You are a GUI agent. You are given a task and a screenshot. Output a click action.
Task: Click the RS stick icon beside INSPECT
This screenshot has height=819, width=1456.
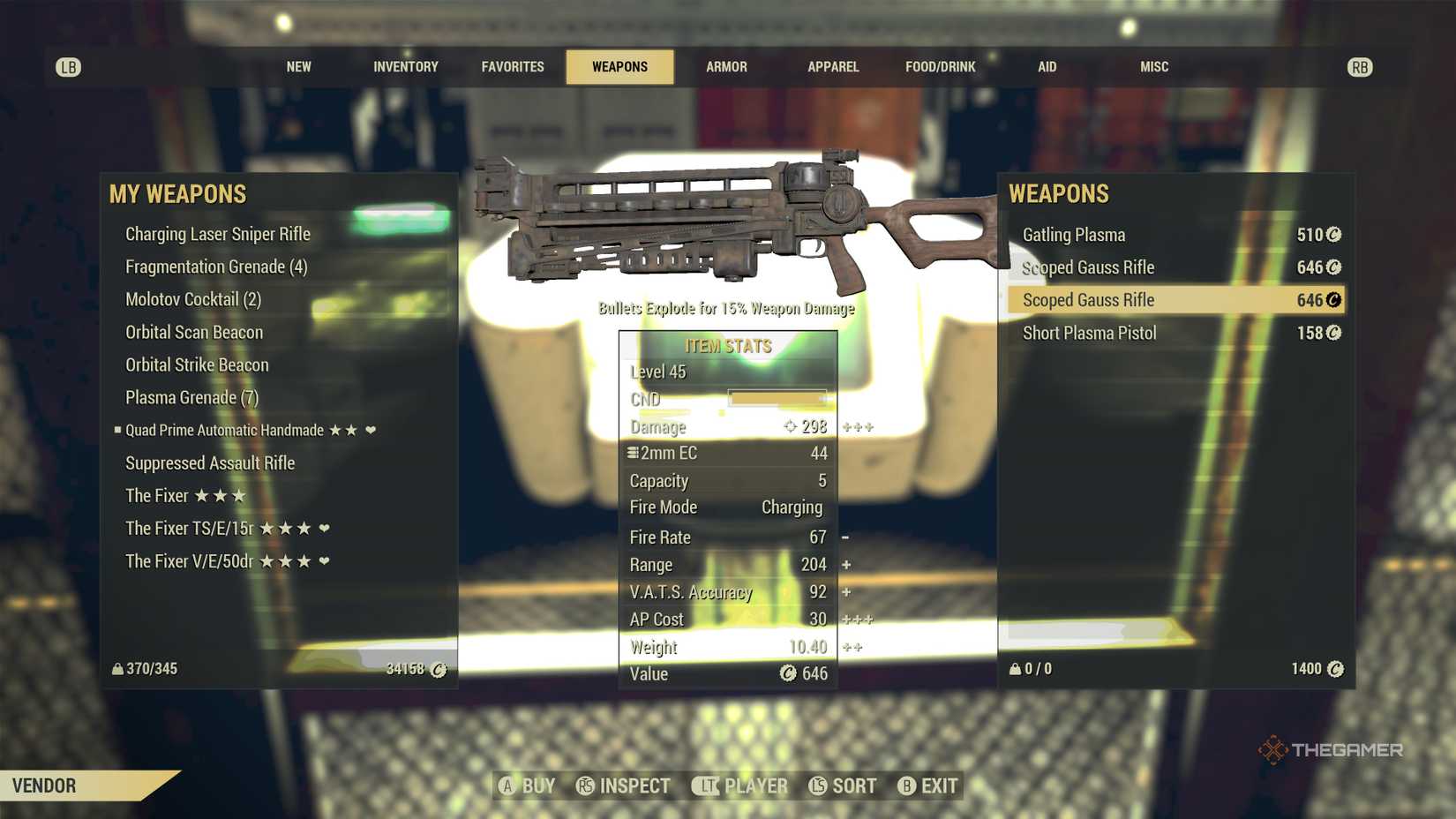[584, 785]
